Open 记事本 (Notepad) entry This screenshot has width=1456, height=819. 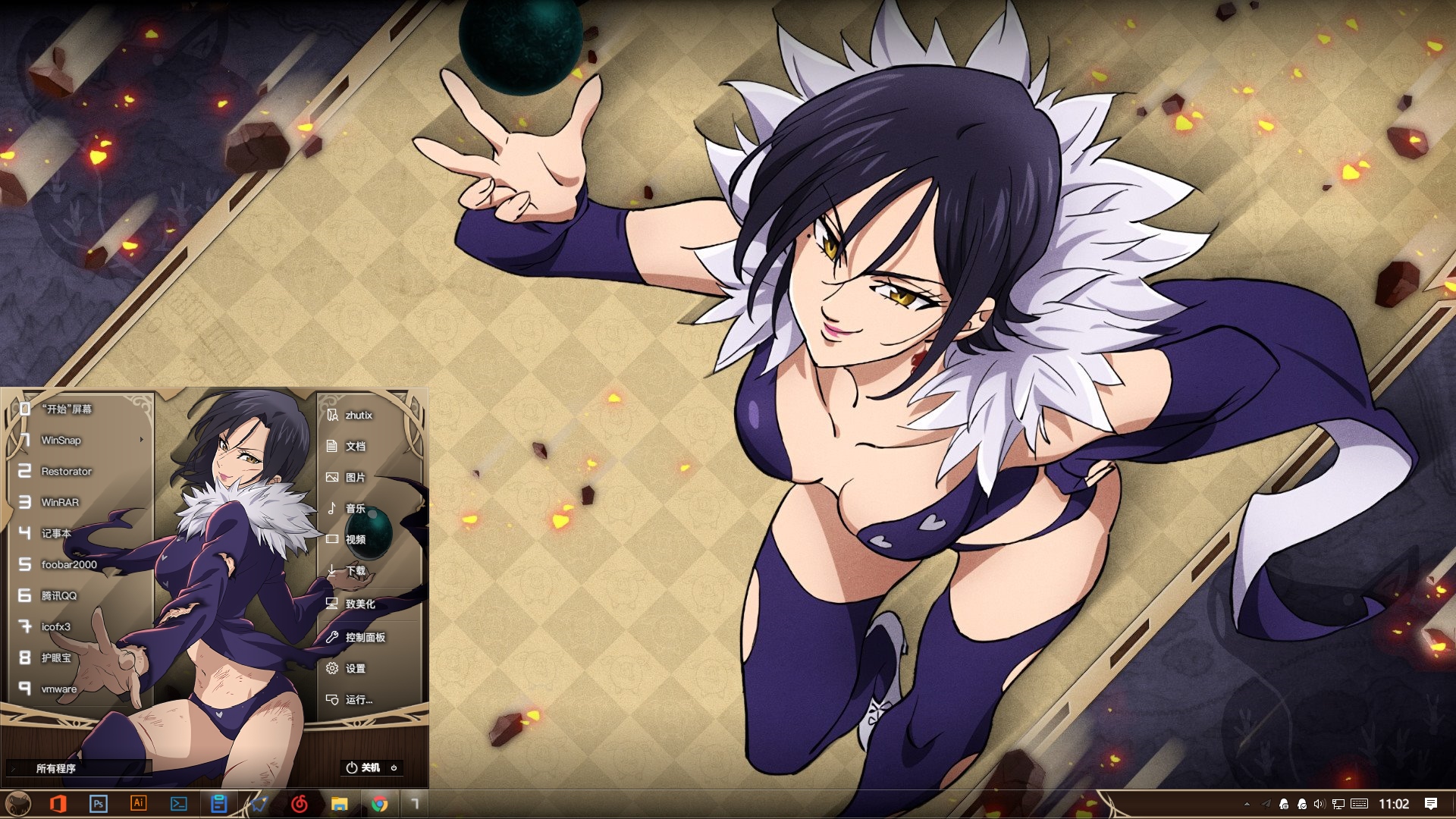(x=56, y=533)
